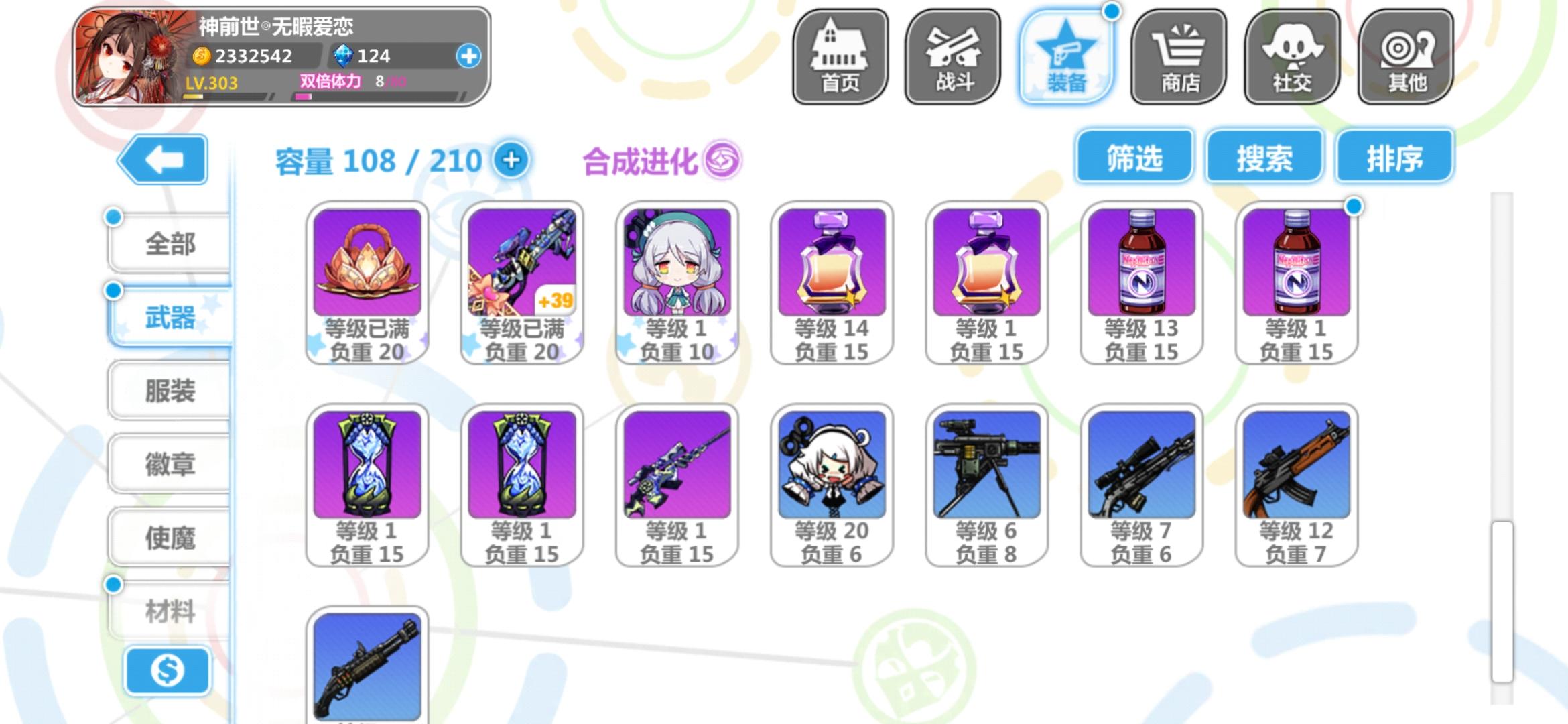Click the 搜索 search button
The width and height of the screenshot is (1568, 724).
(1264, 158)
